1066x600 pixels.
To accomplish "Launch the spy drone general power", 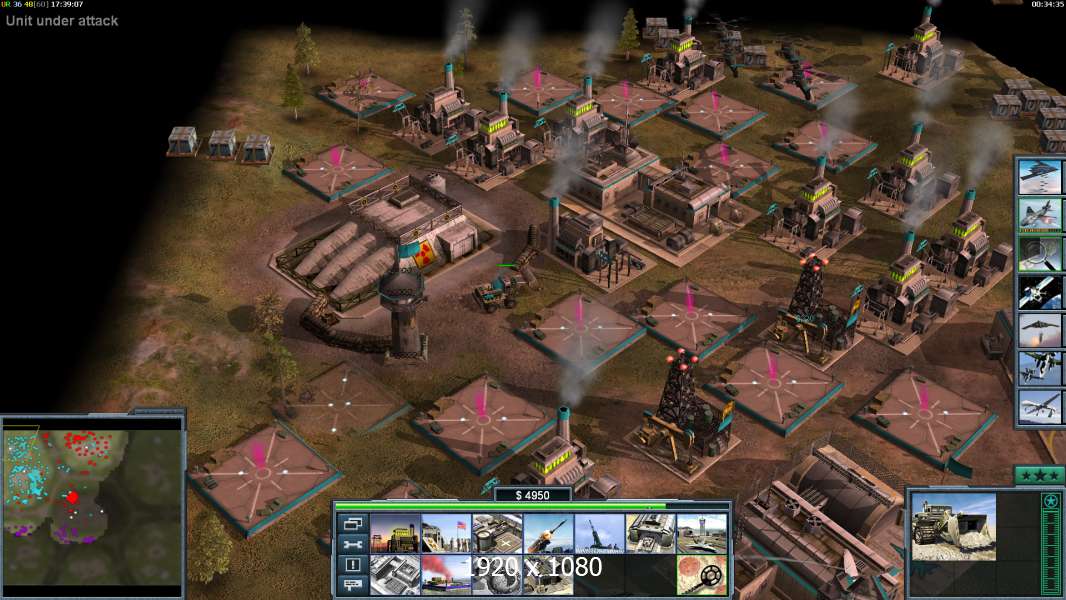I will tap(1039, 406).
